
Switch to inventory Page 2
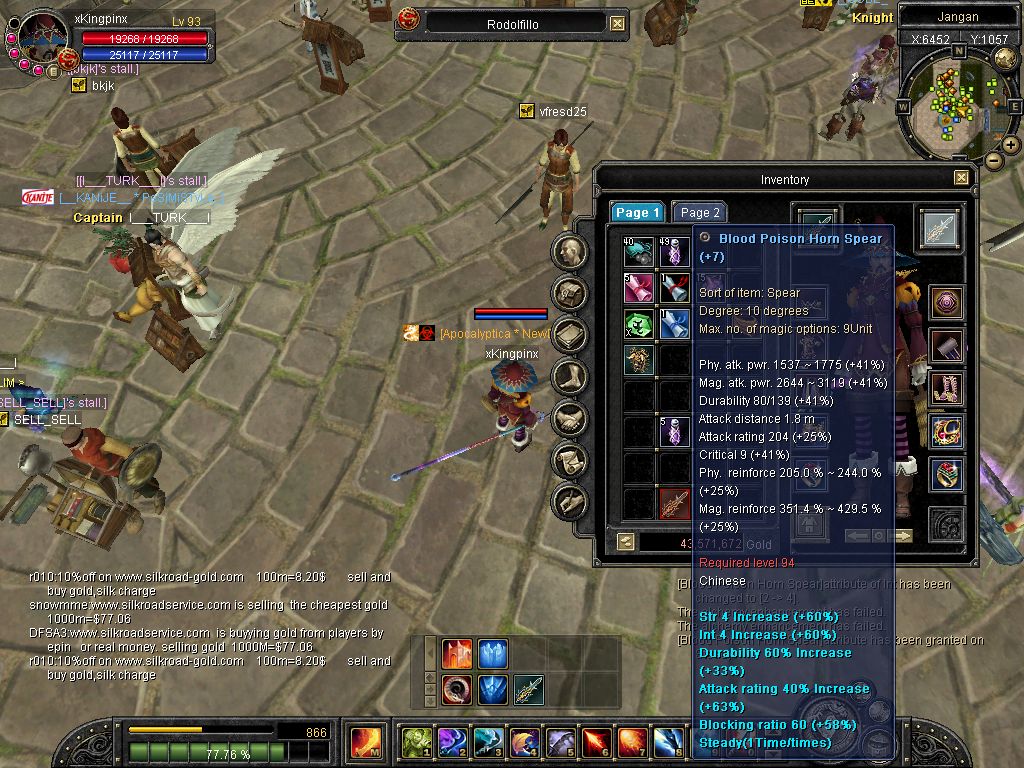point(699,212)
